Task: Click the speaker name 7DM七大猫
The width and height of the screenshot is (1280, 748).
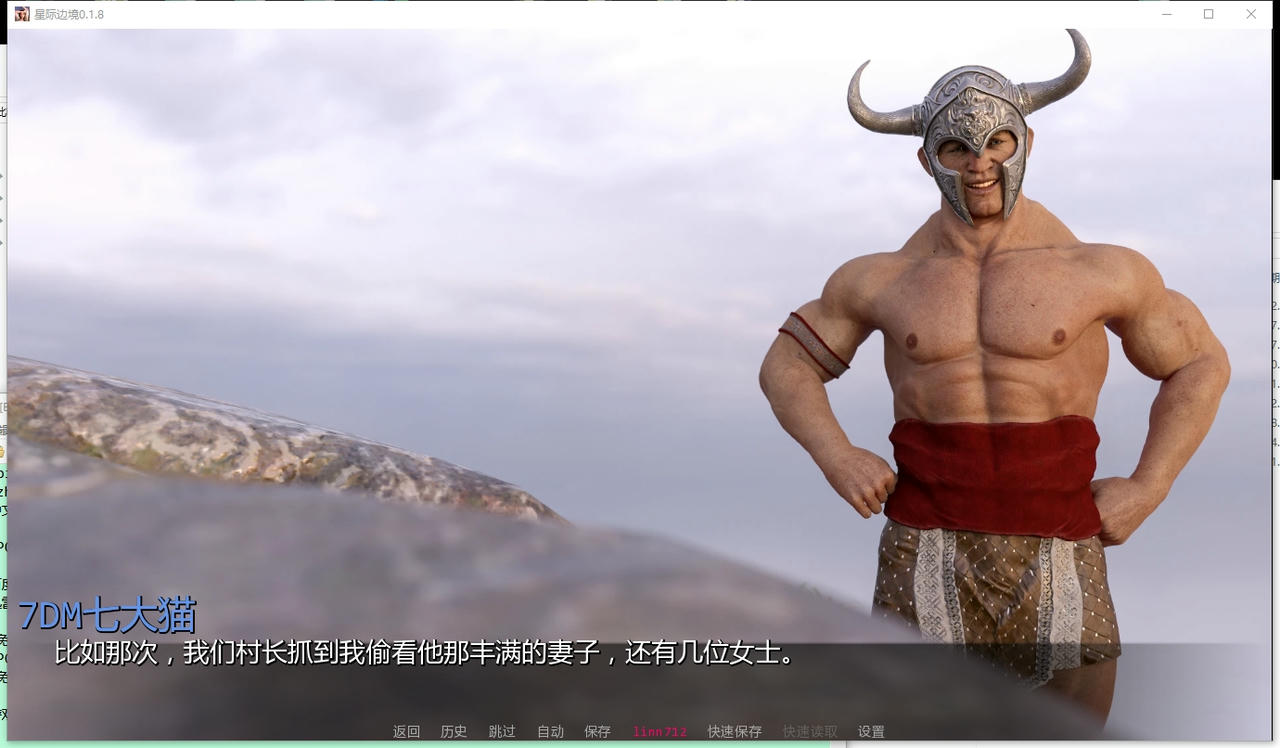Action: [105, 616]
